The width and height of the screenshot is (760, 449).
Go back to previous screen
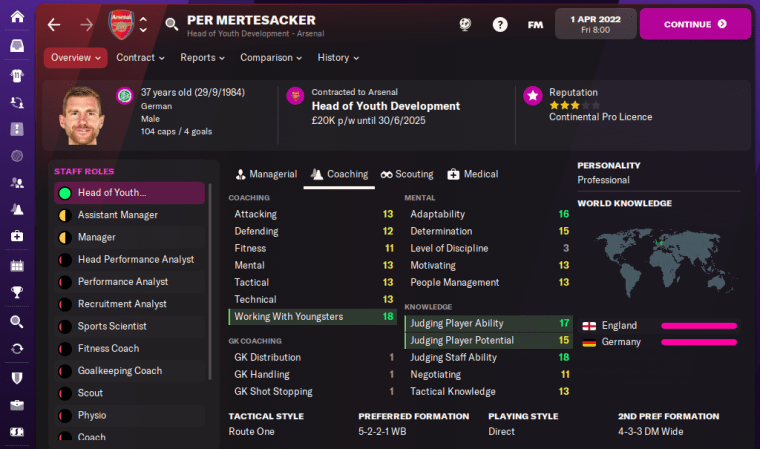click(54, 24)
